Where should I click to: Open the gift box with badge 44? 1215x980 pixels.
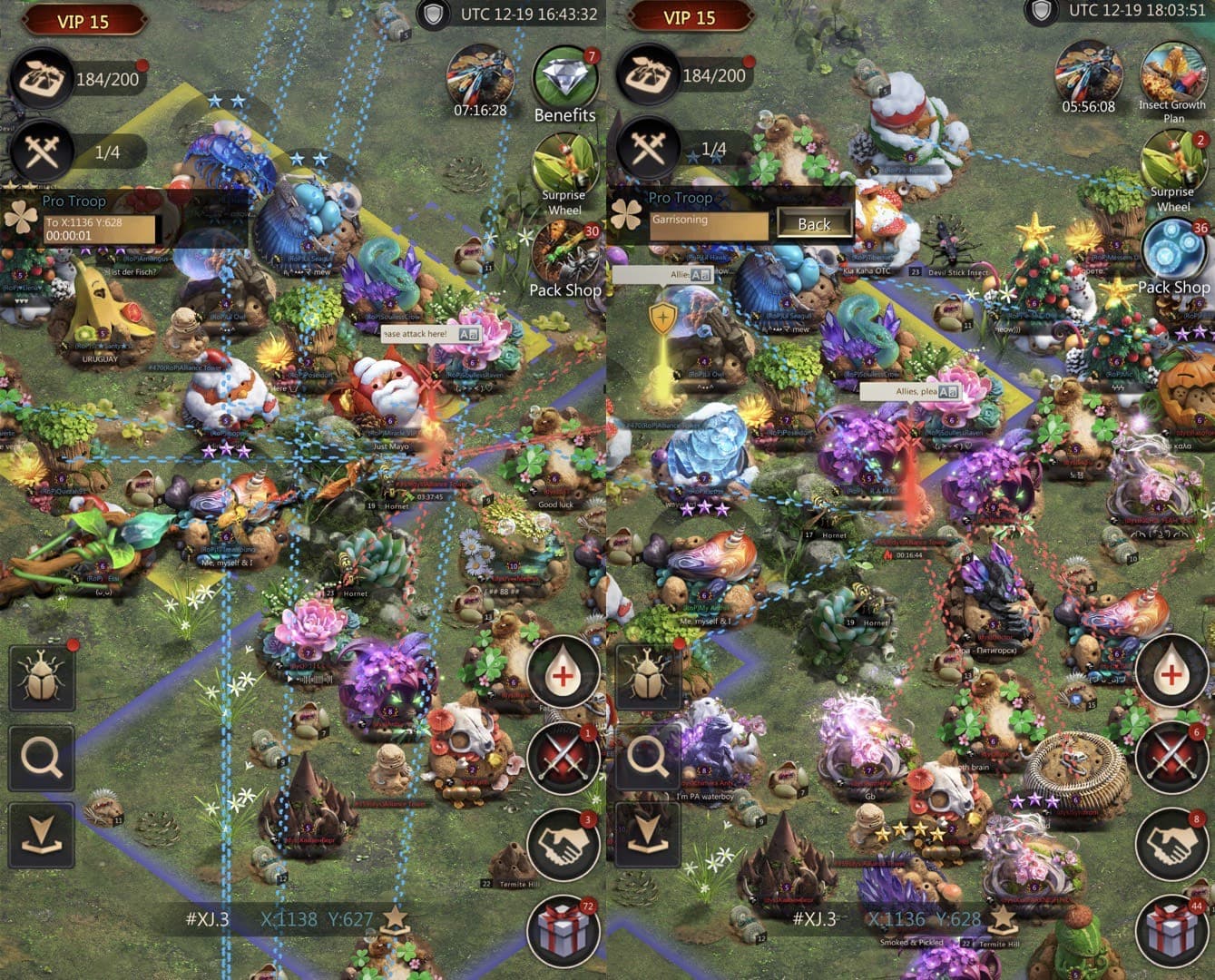click(1171, 931)
